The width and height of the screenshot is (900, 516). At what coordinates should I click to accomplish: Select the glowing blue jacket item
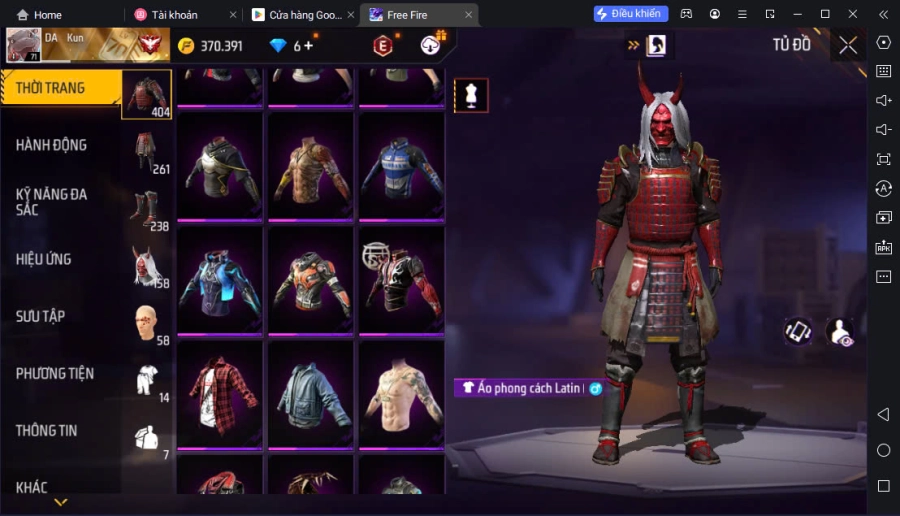[x=220, y=280]
